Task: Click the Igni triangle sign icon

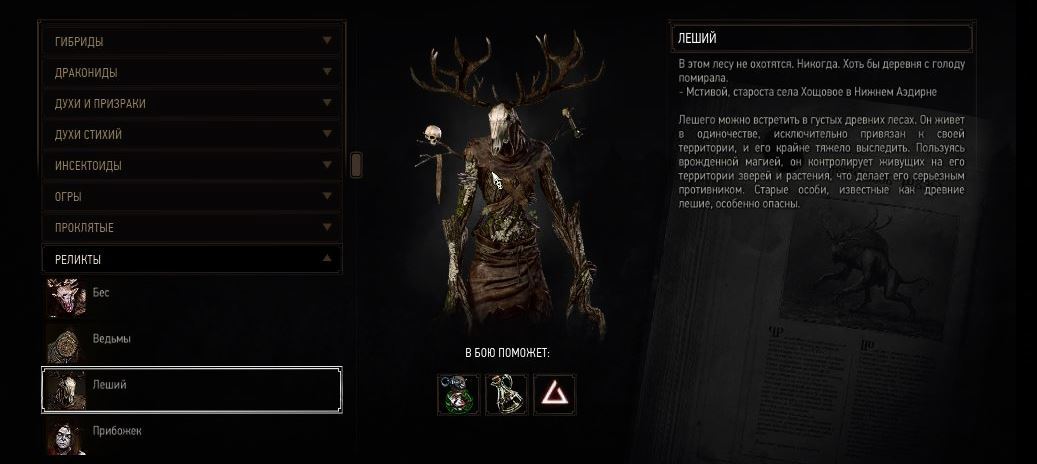Action: tap(554, 394)
